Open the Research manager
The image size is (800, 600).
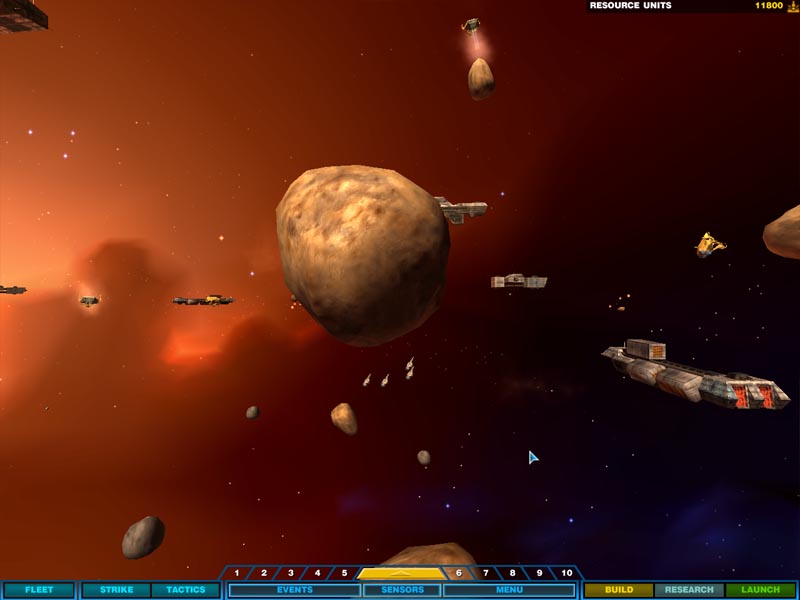tap(689, 590)
